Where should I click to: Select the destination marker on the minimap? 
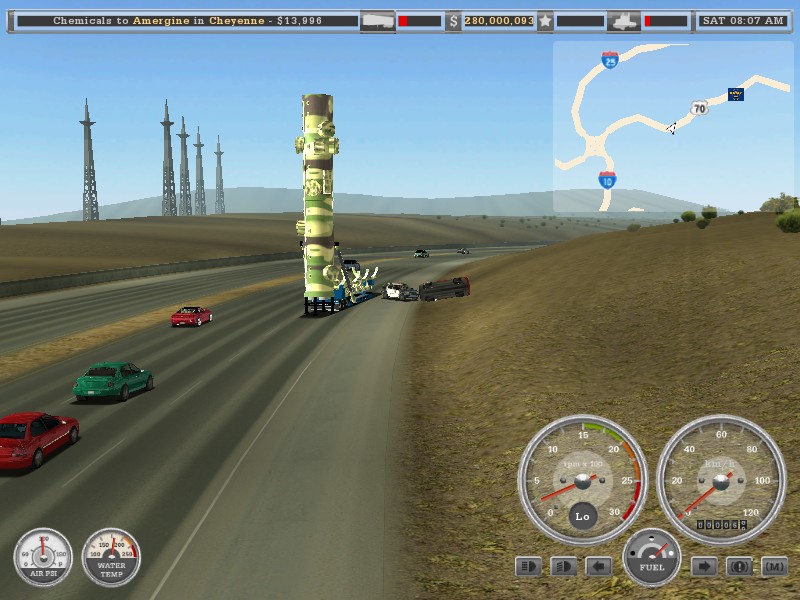pyautogui.click(x=736, y=95)
